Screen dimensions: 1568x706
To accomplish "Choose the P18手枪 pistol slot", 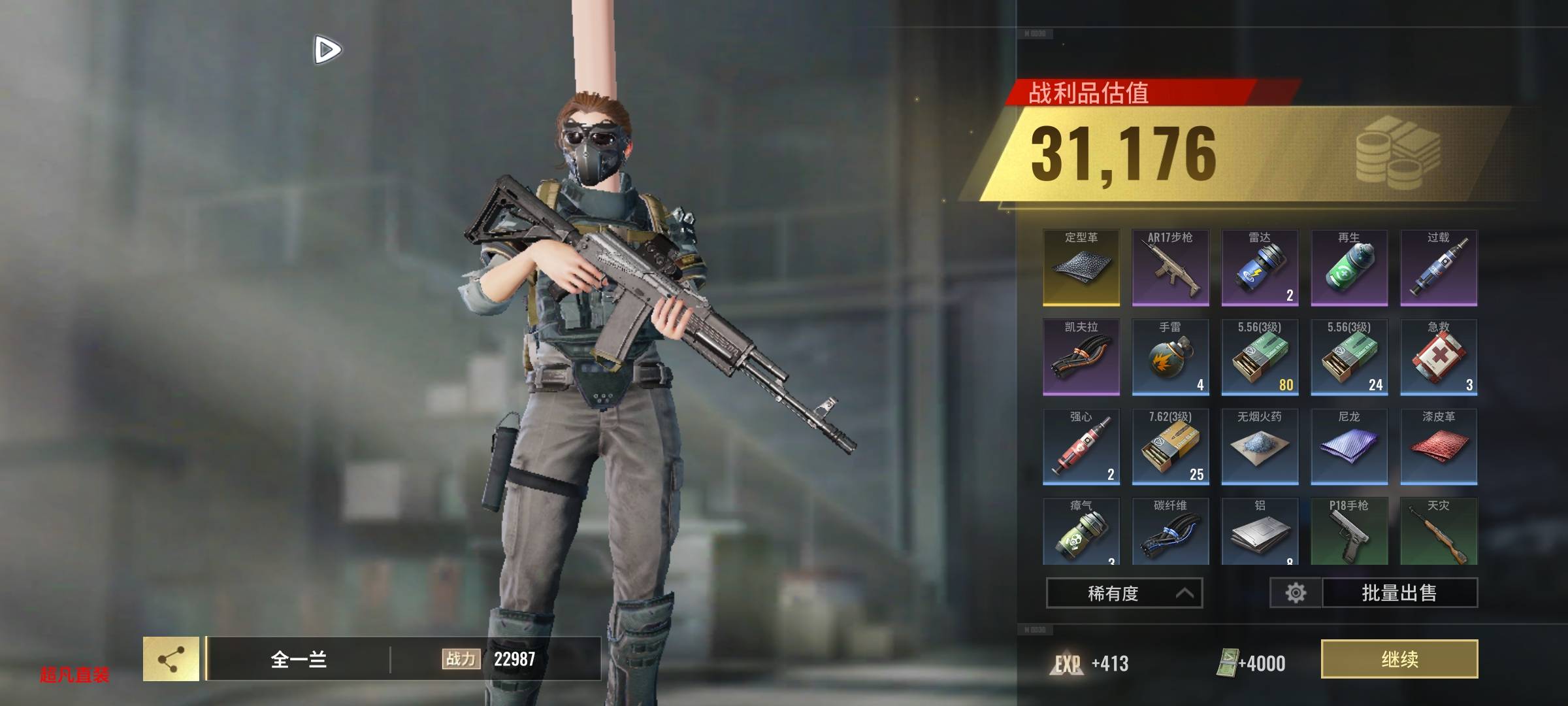I will tap(1349, 531).
